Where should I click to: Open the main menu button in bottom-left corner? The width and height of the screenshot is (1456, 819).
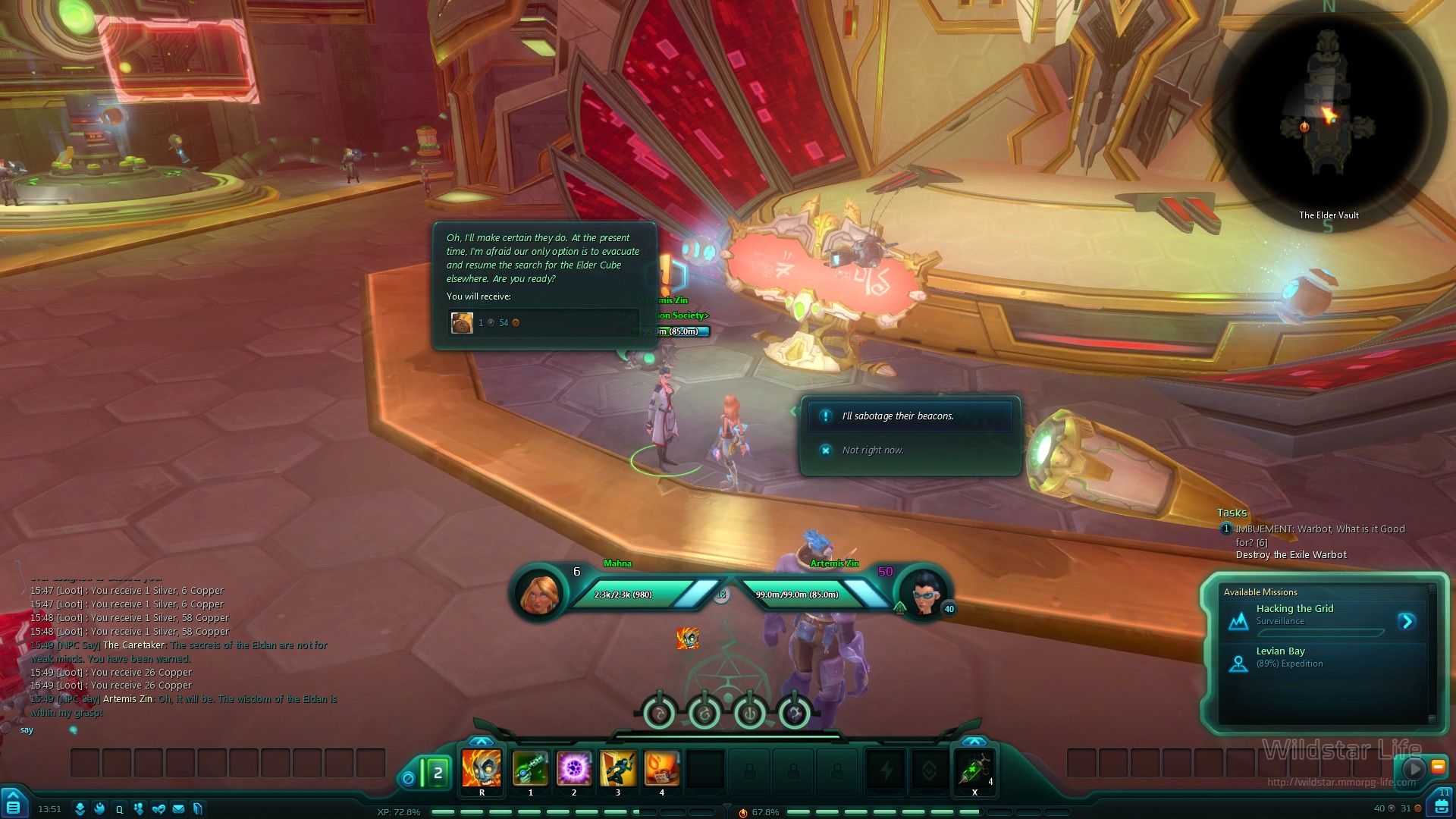pyautogui.click(x=13, y=805)
